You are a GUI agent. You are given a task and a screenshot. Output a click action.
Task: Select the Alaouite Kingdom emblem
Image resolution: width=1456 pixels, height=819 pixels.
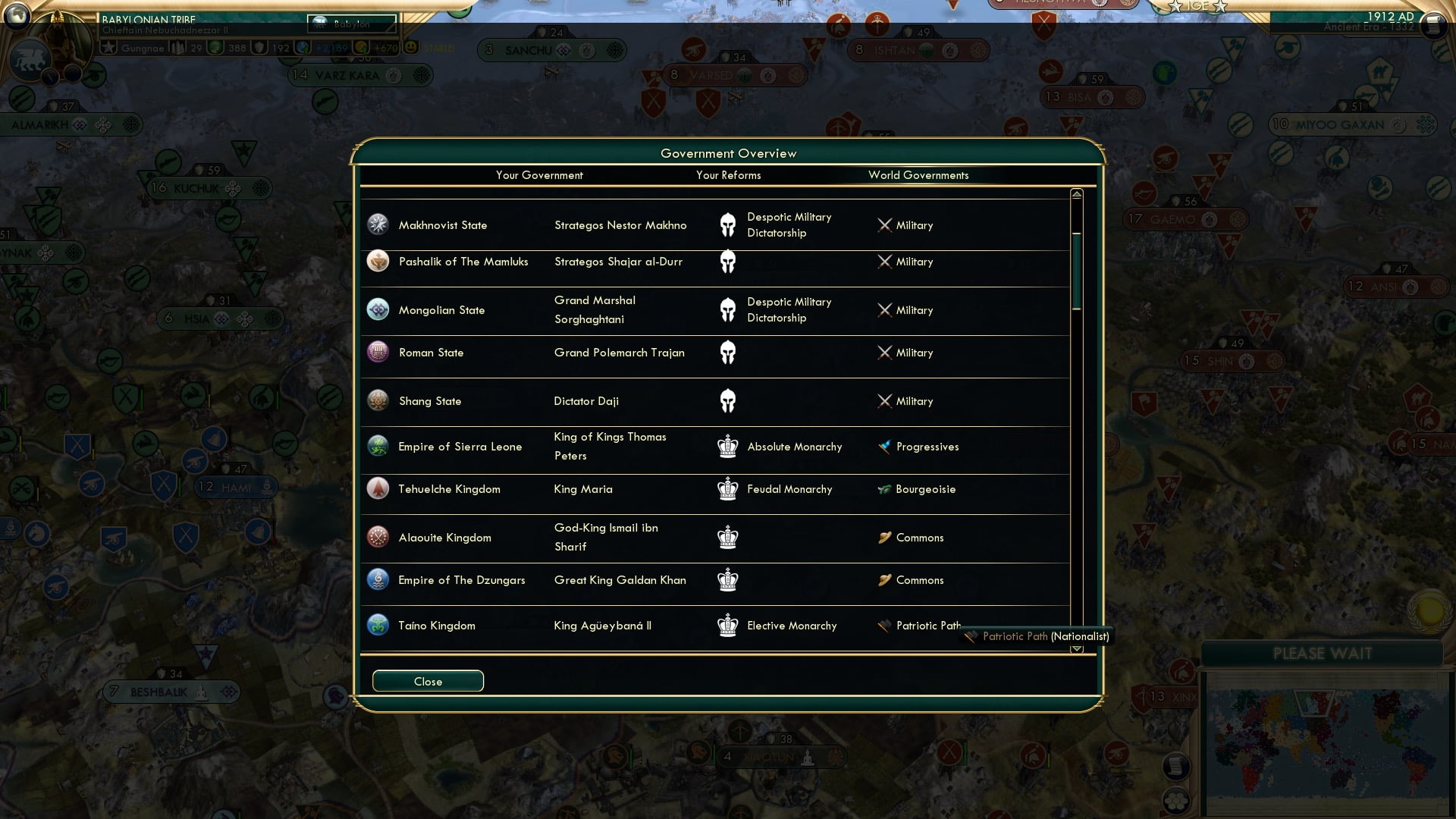point(378,537)
